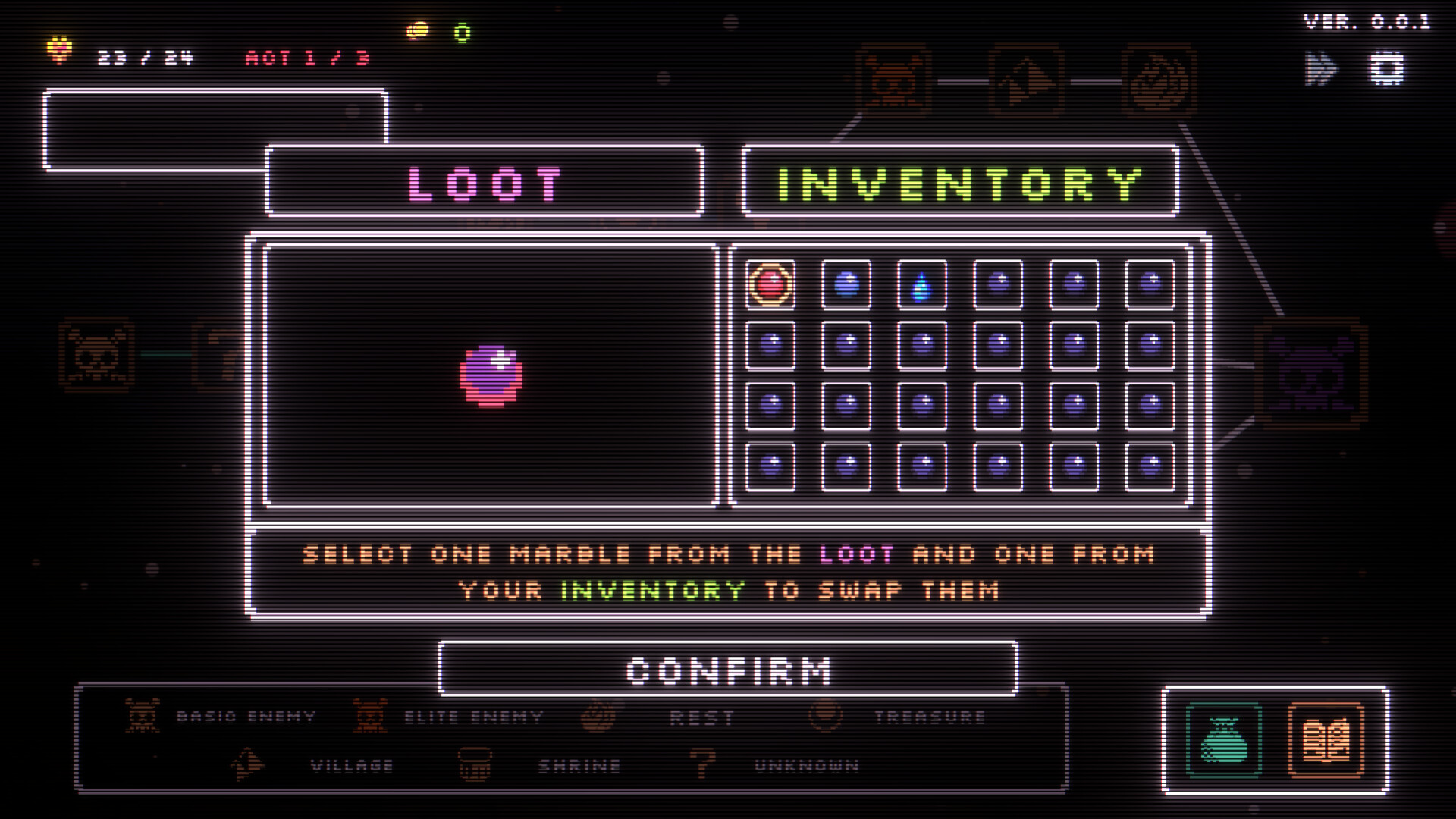Image resolution: width=1456 pixels, height=819 pixels.
Task: Pick the blue water drop marble
Action: coord(922,286)
